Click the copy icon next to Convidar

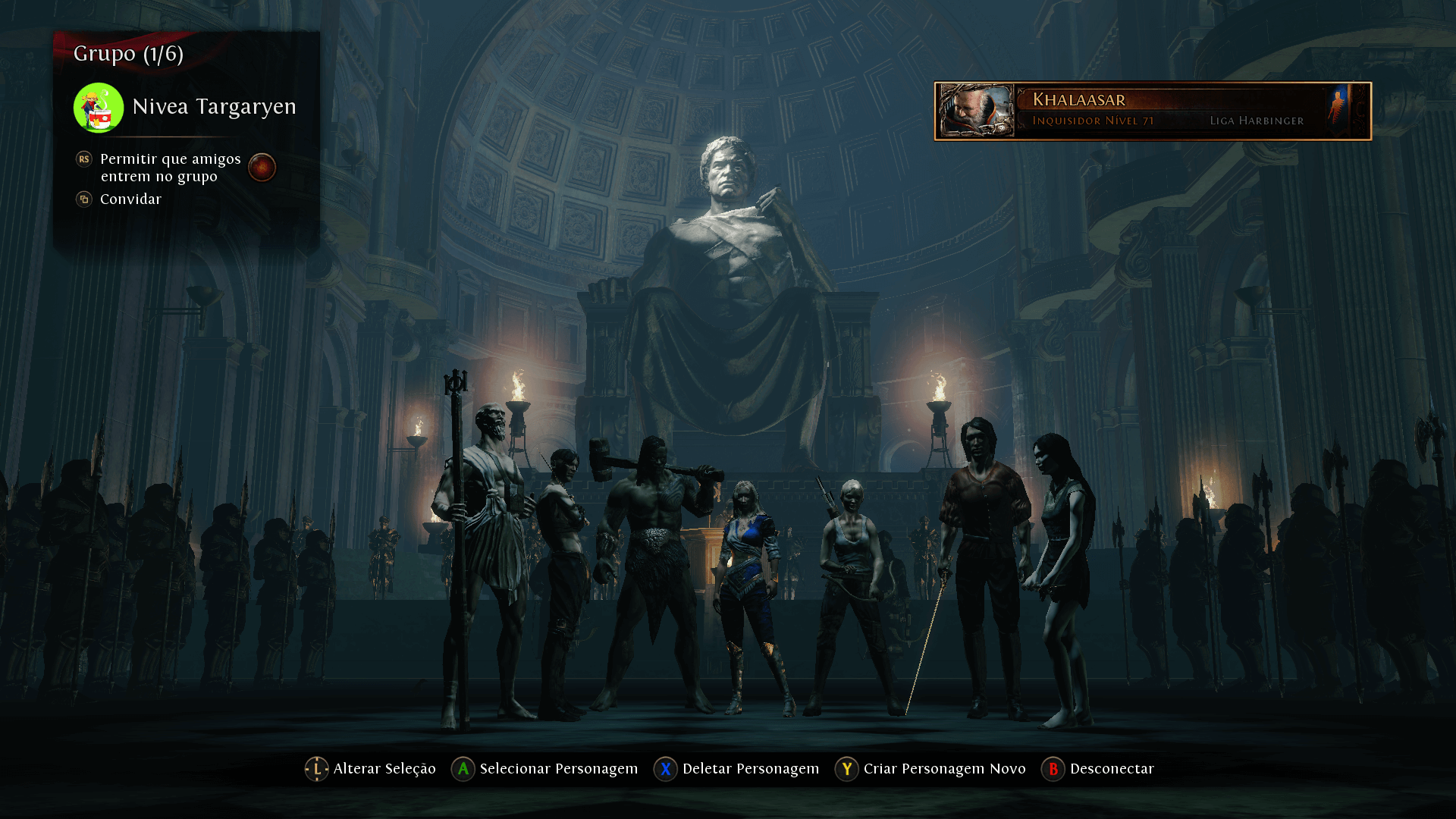pos(83,199)
